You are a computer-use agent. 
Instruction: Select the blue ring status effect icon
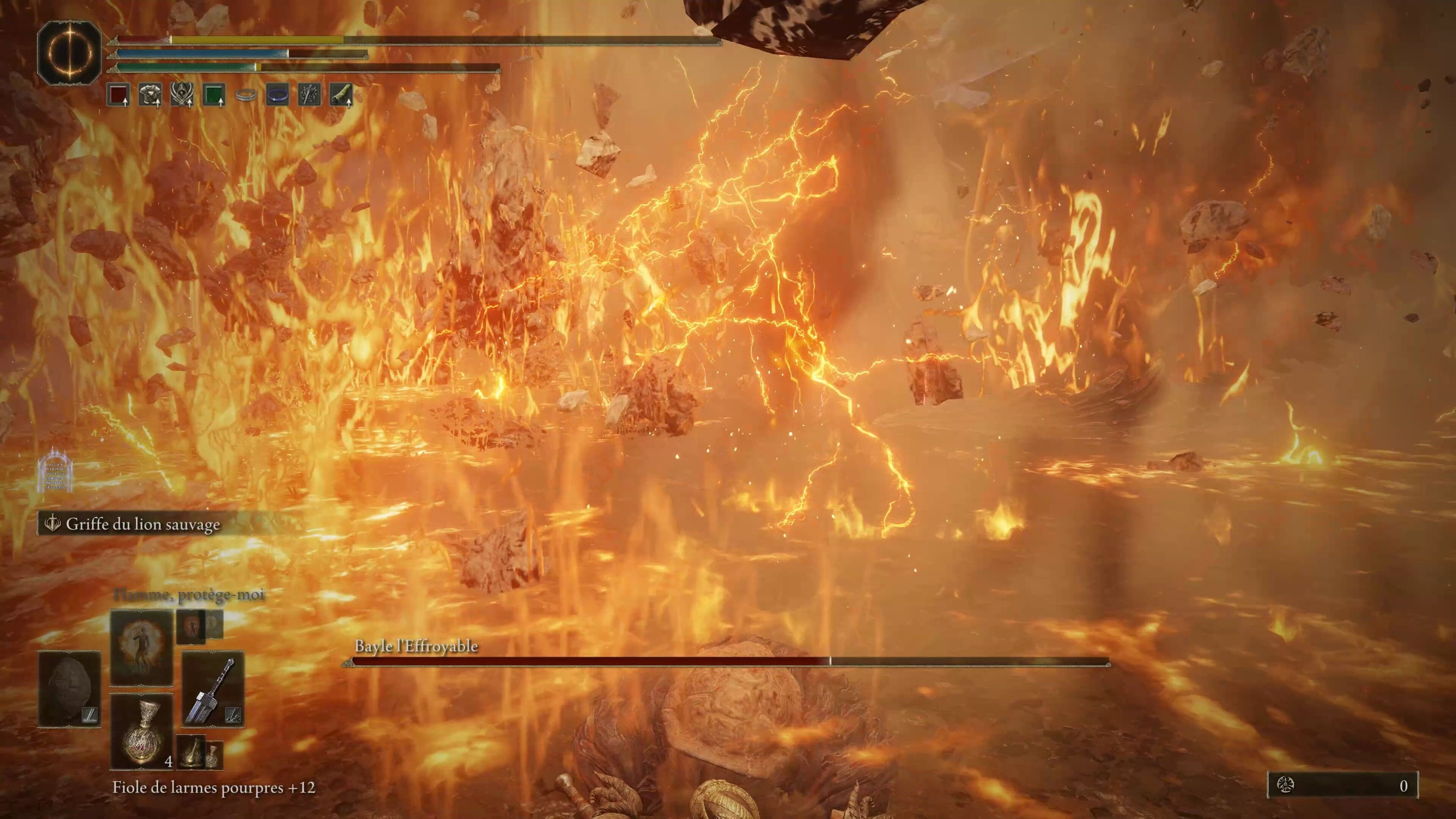click(x=277, y=96)
